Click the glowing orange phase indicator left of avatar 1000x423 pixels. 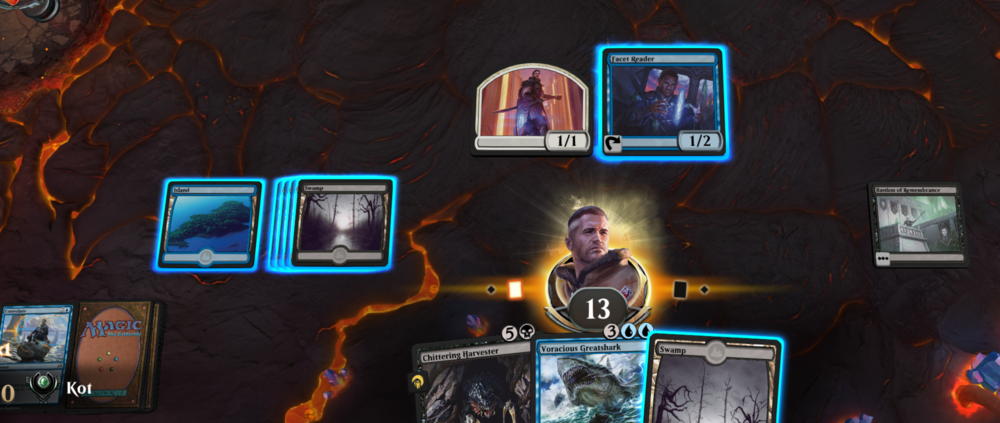[x=516, y=290]
